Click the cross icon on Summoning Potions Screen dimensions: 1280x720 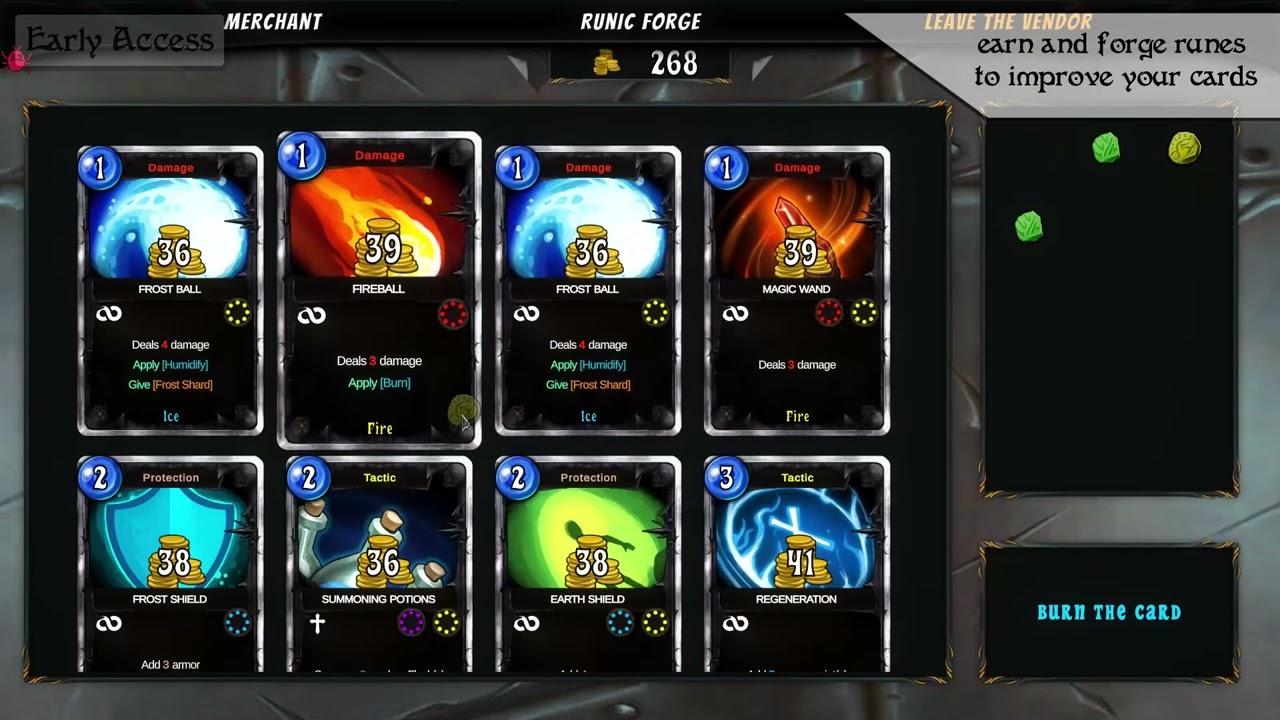(318, 622)
